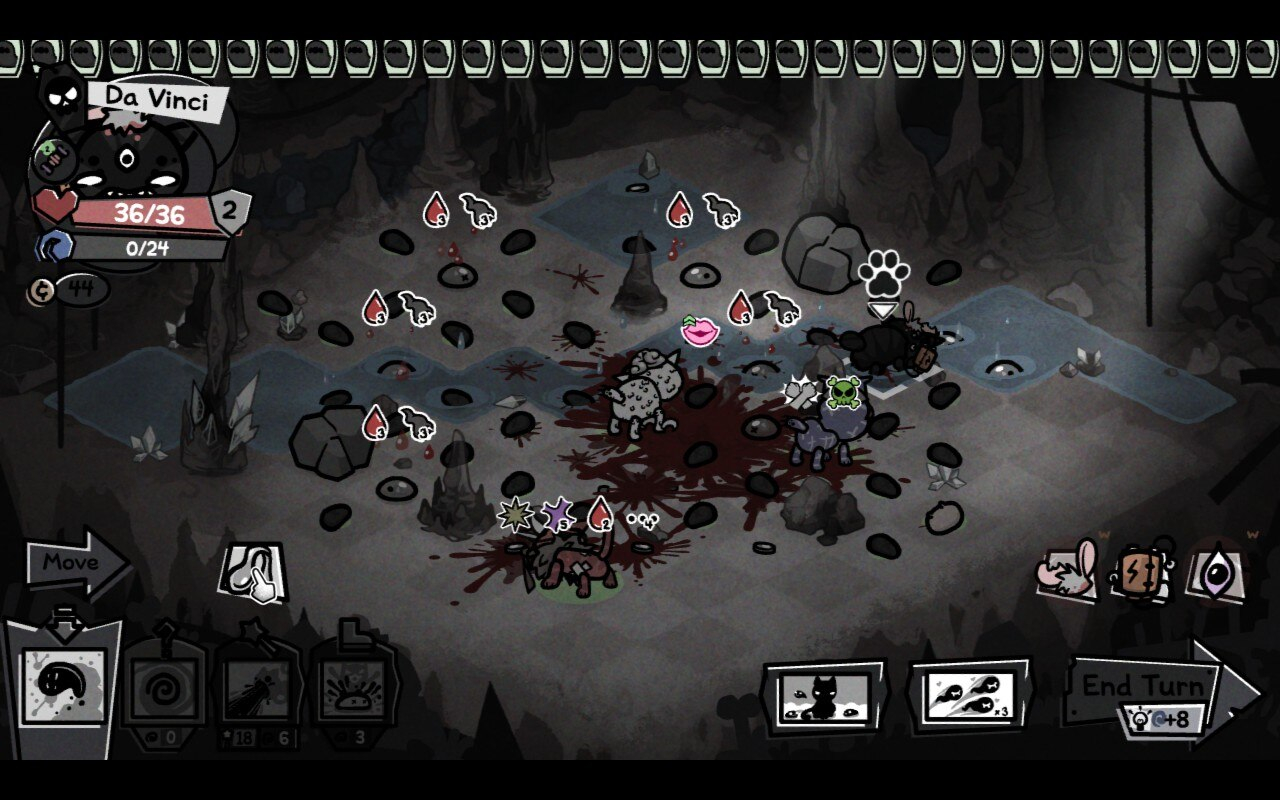Click the pointing hand icon
The width and height of the screenshot is (1280, 800).
point(254,573)
